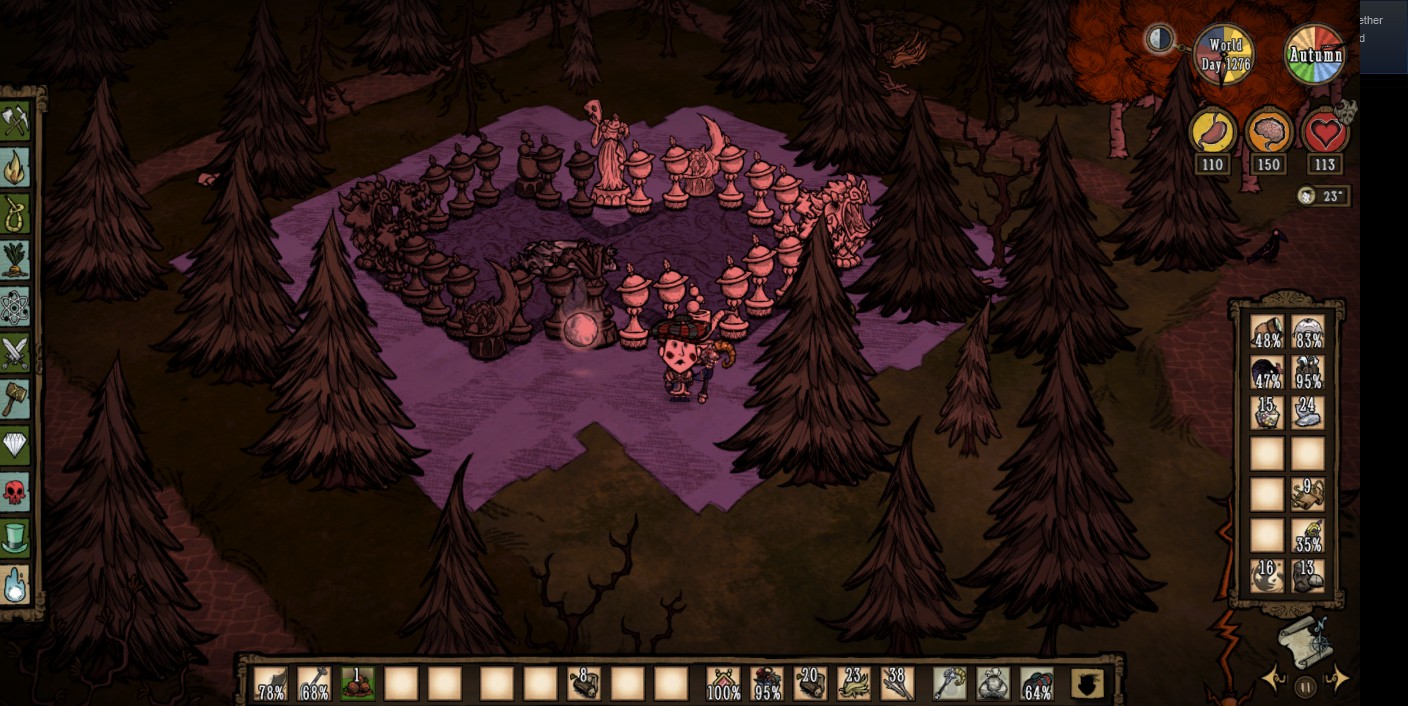The width and height of the screenshot is (1408, 706).
Task: Open the Light crafting tab with flame icon
Action: tap(15, 168)
